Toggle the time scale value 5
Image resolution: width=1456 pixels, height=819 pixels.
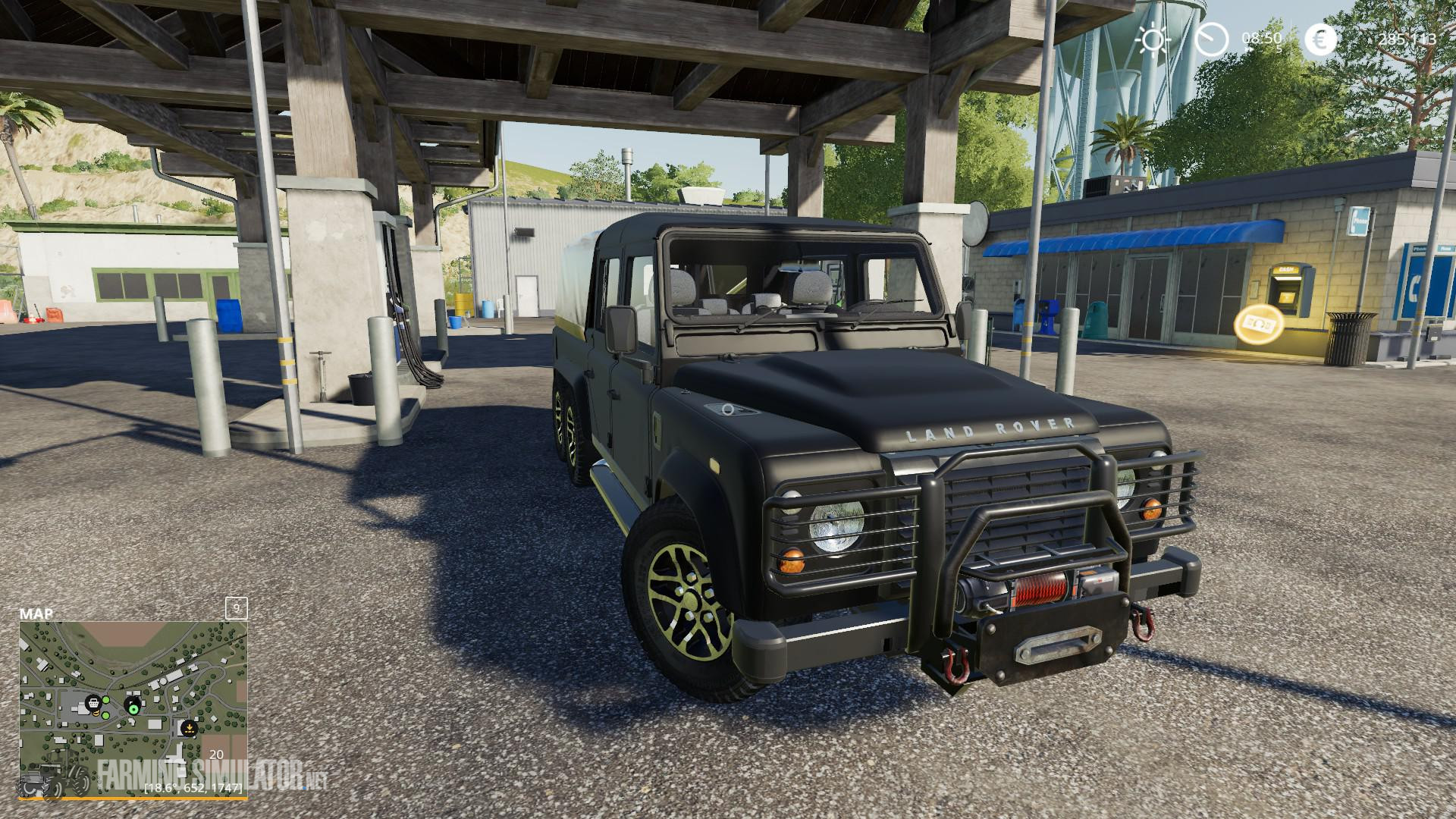1279,49
